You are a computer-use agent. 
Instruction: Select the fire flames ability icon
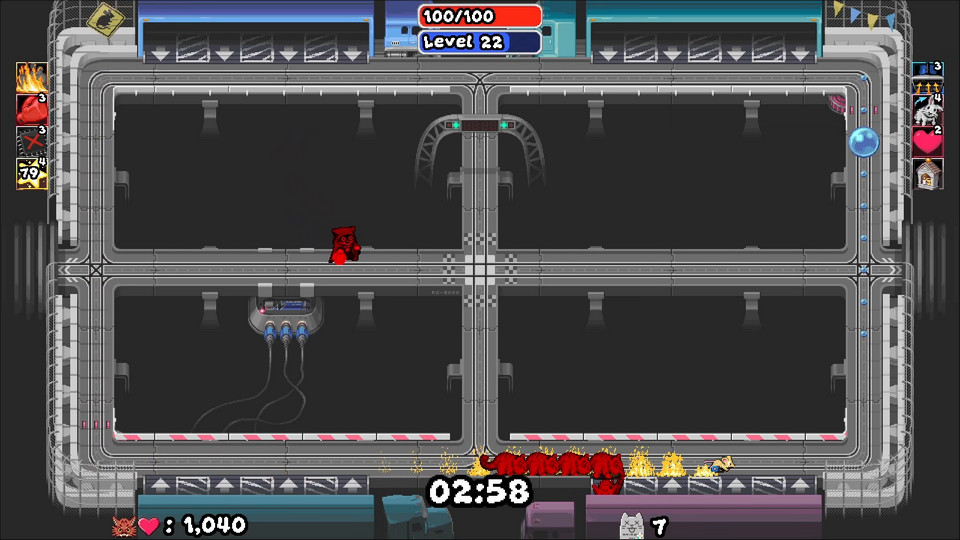31,78
